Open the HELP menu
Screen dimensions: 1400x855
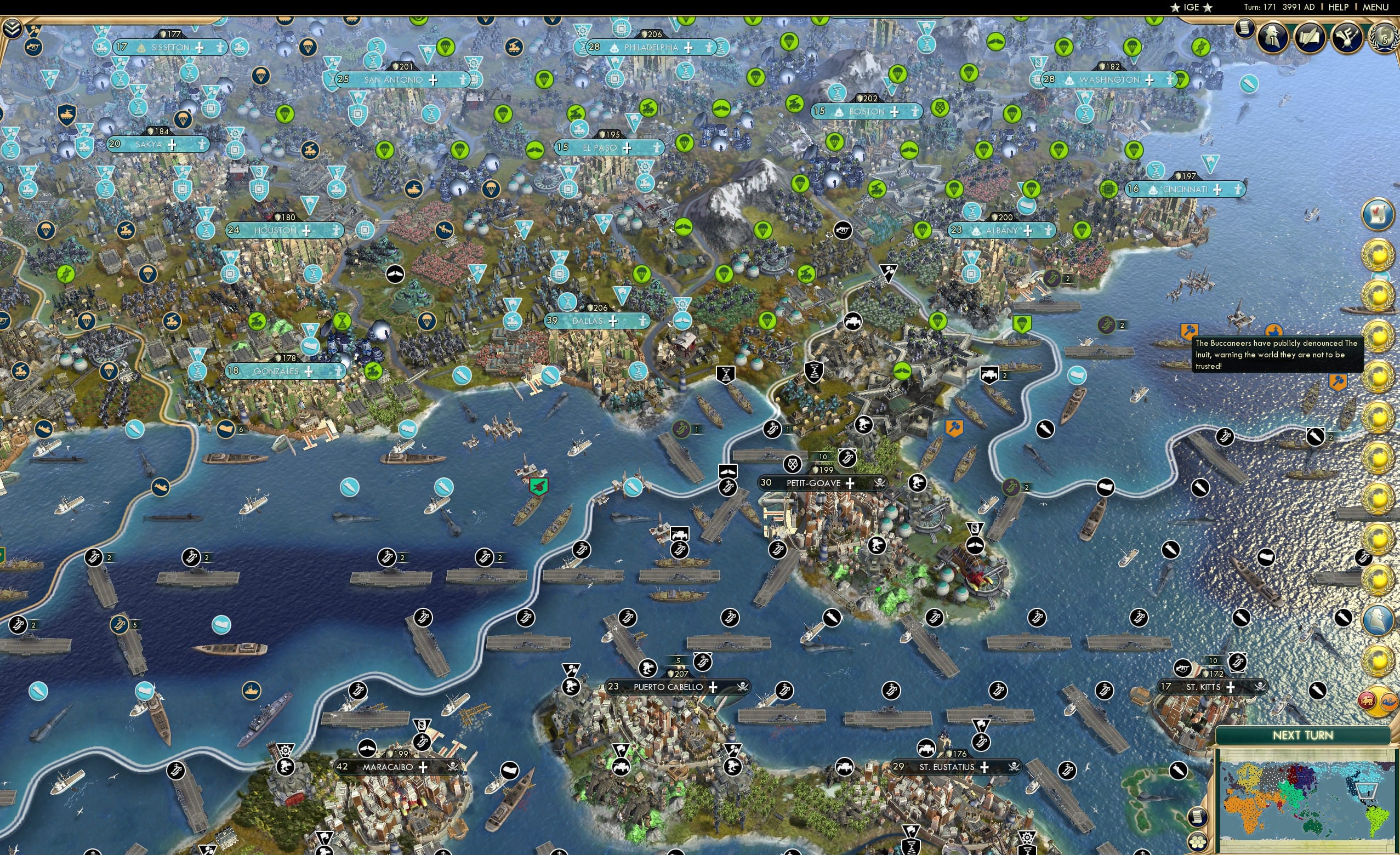(x=1339, y=7)
